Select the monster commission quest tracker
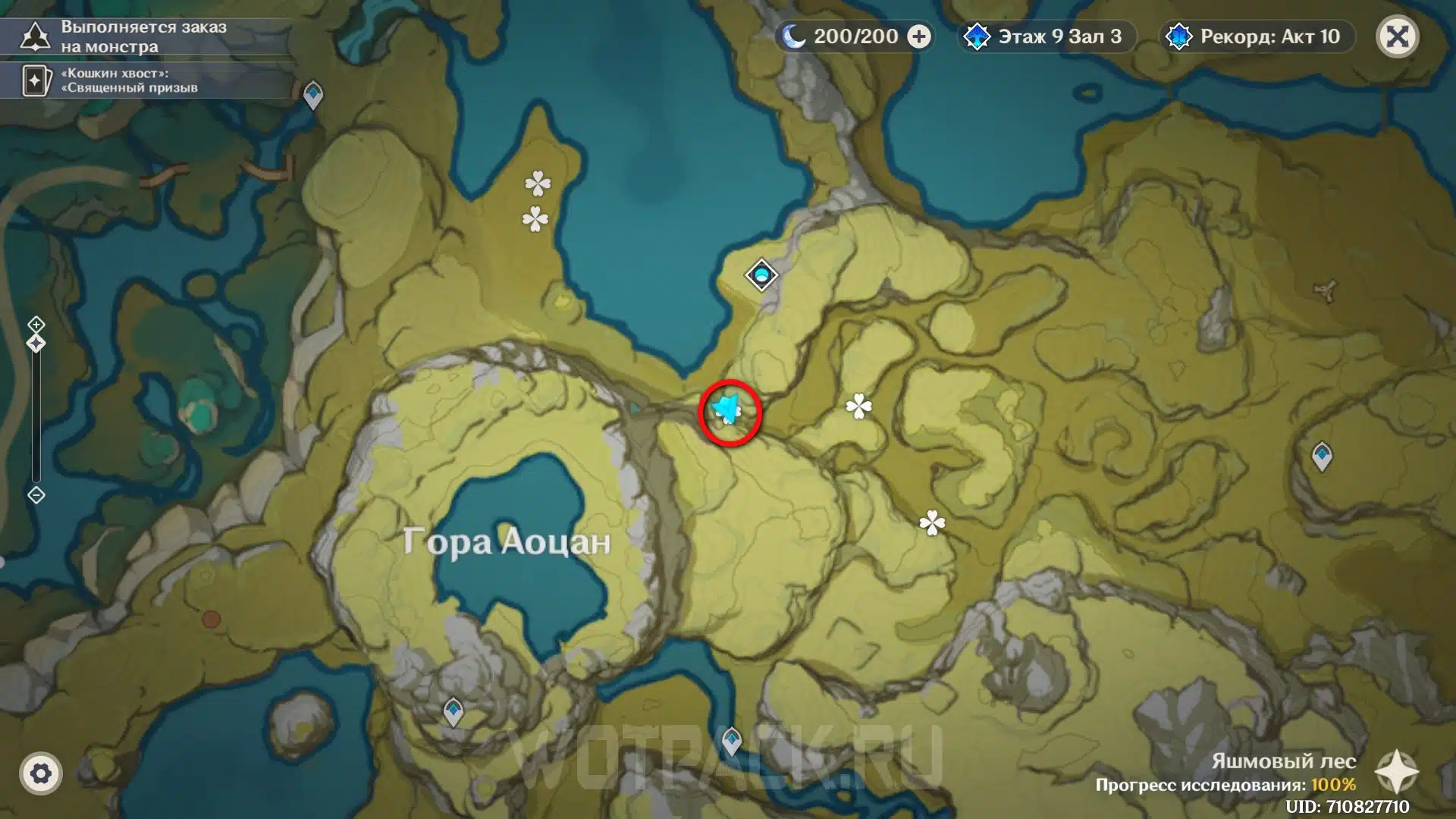The image size is (1456, 819). [144, 36]
